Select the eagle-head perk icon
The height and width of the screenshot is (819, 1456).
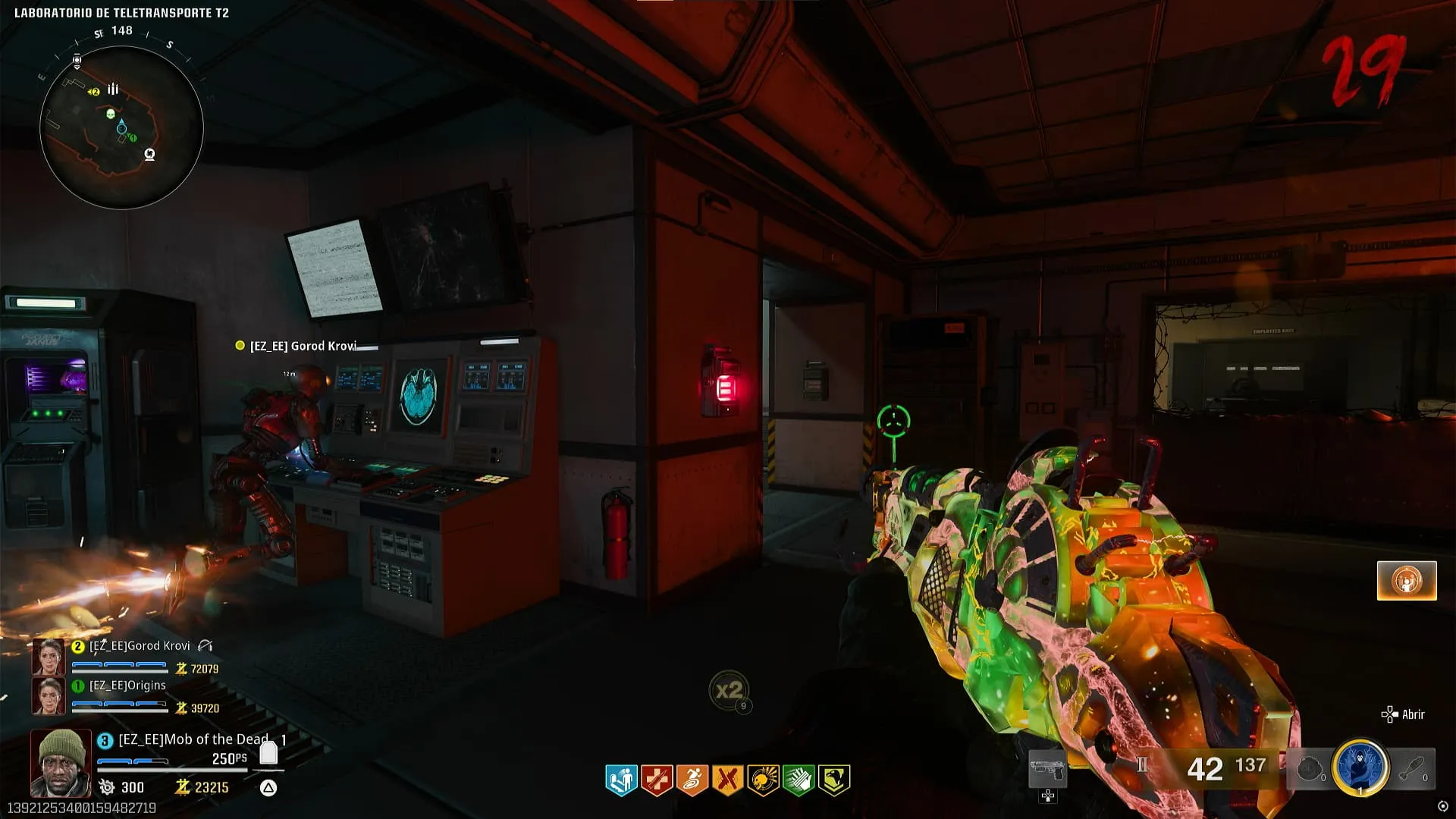pos(833,780)
